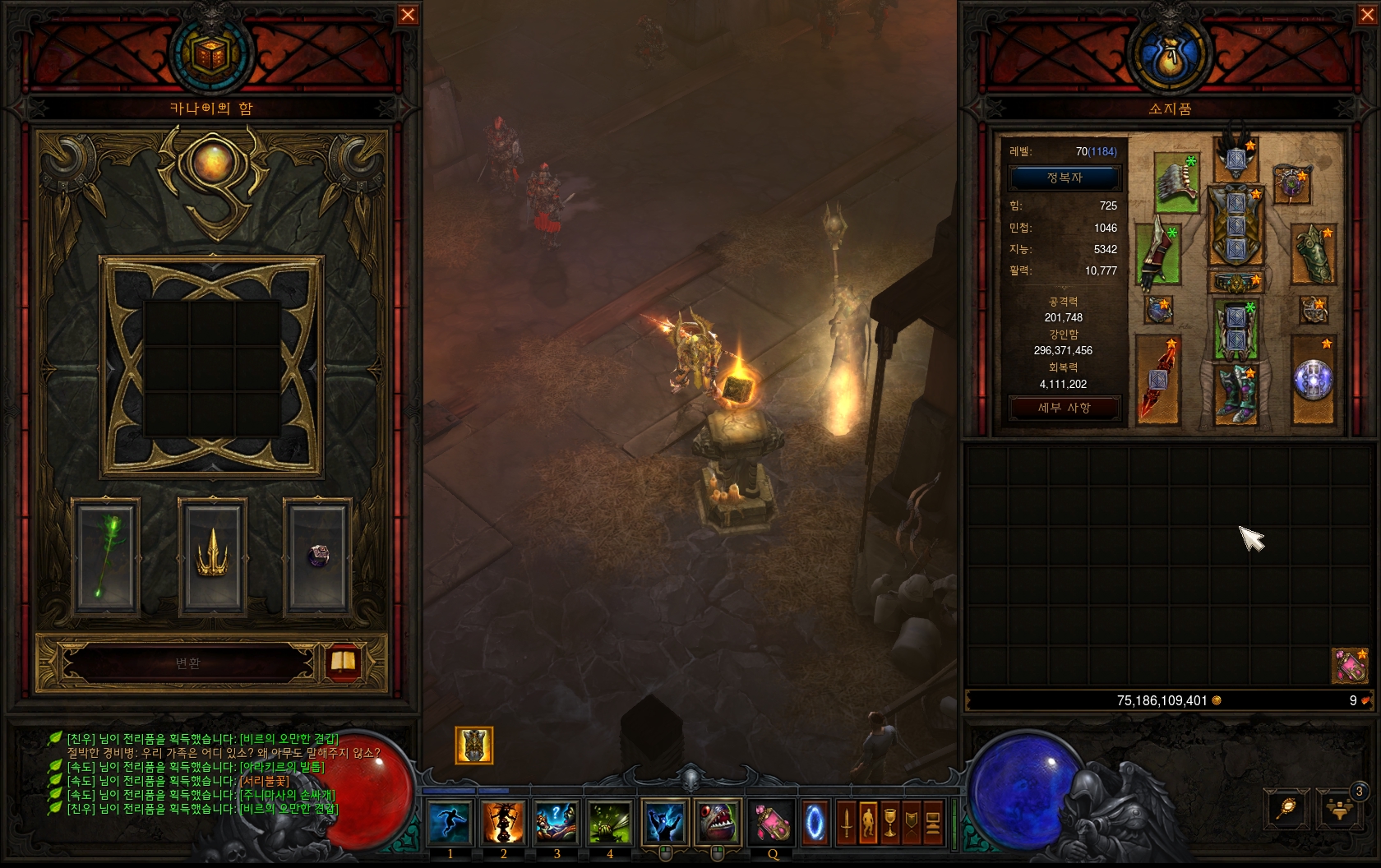
Task: Select the pink item in inventory
Action: tap(1350, 666)
